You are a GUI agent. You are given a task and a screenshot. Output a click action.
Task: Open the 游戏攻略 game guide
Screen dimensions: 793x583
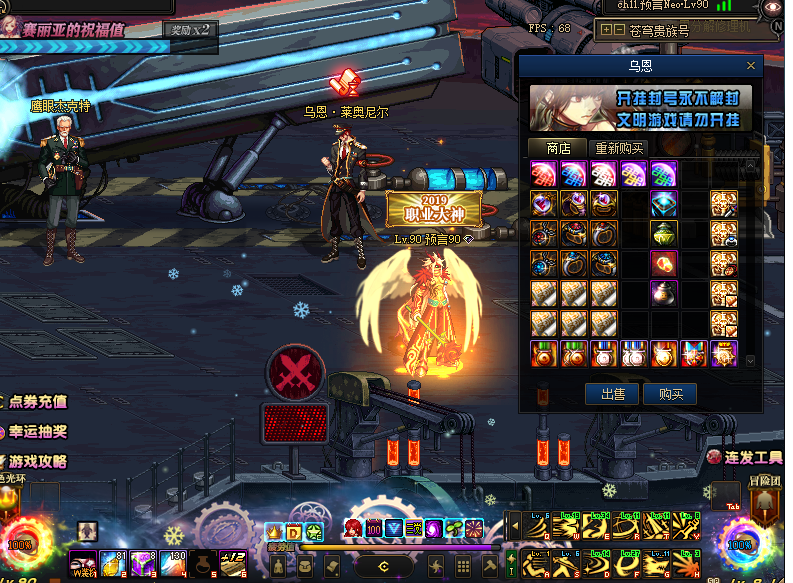pos(37,462)
